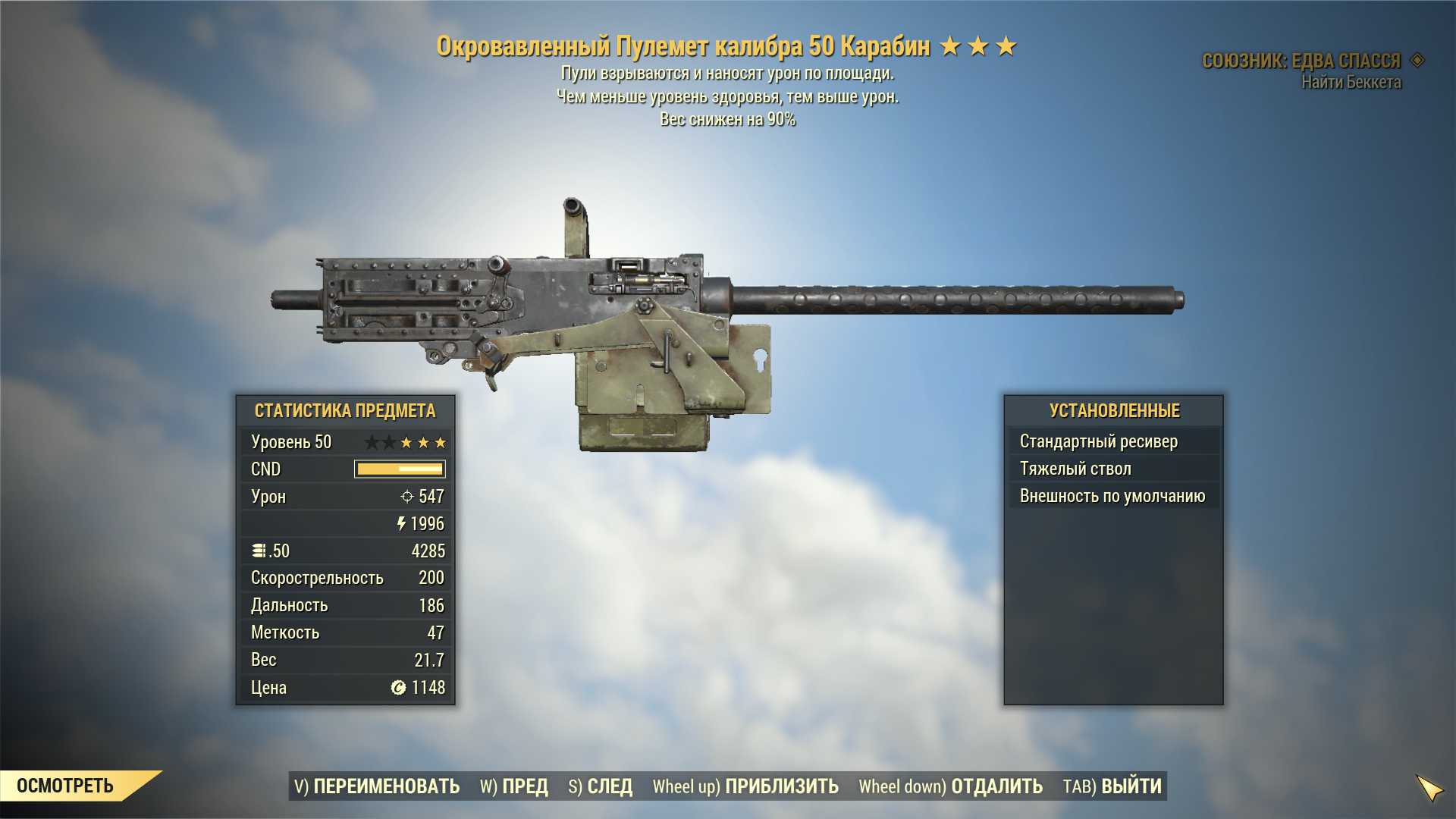
Task: Zoom in with ПРИБЛИЗИТЬ
Action: pyautogui.click(x=745, y=786)
